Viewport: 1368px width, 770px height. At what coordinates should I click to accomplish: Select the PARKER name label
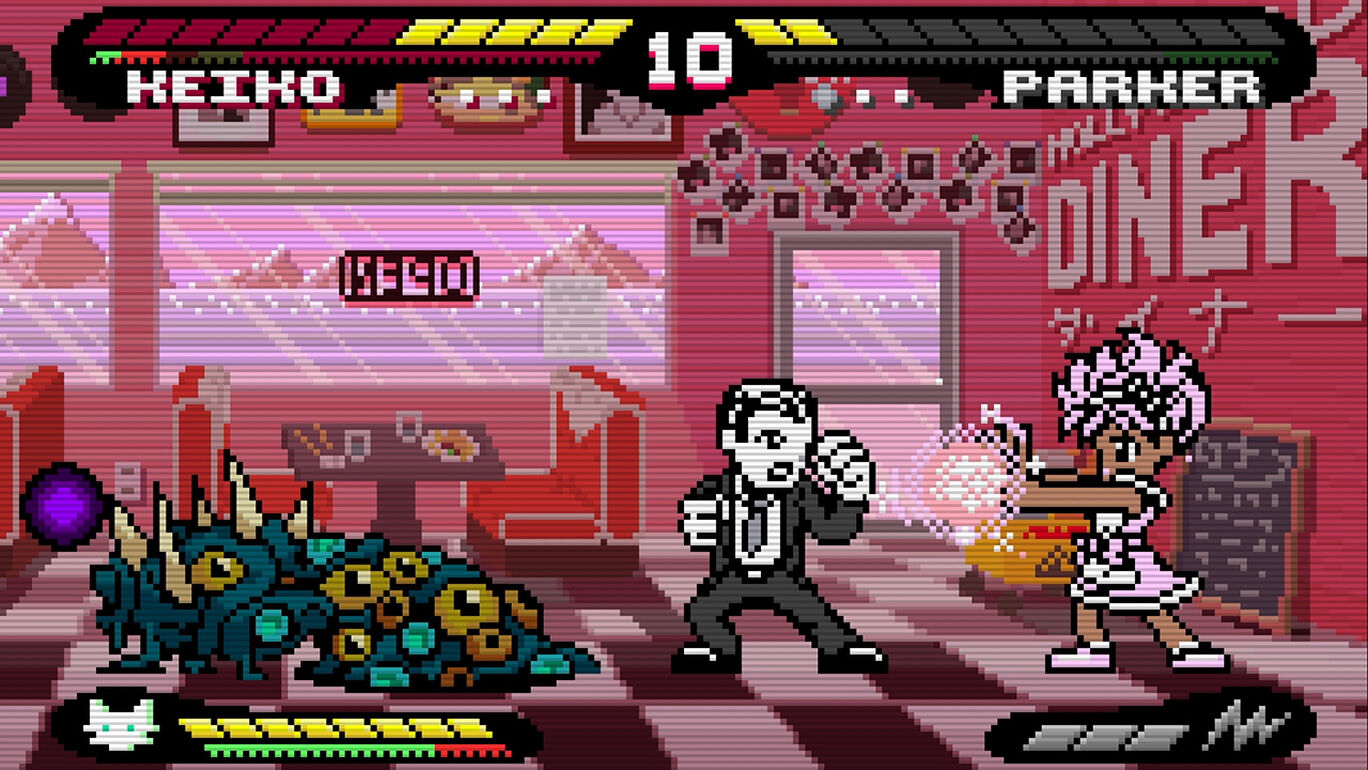pos(1135,88)
